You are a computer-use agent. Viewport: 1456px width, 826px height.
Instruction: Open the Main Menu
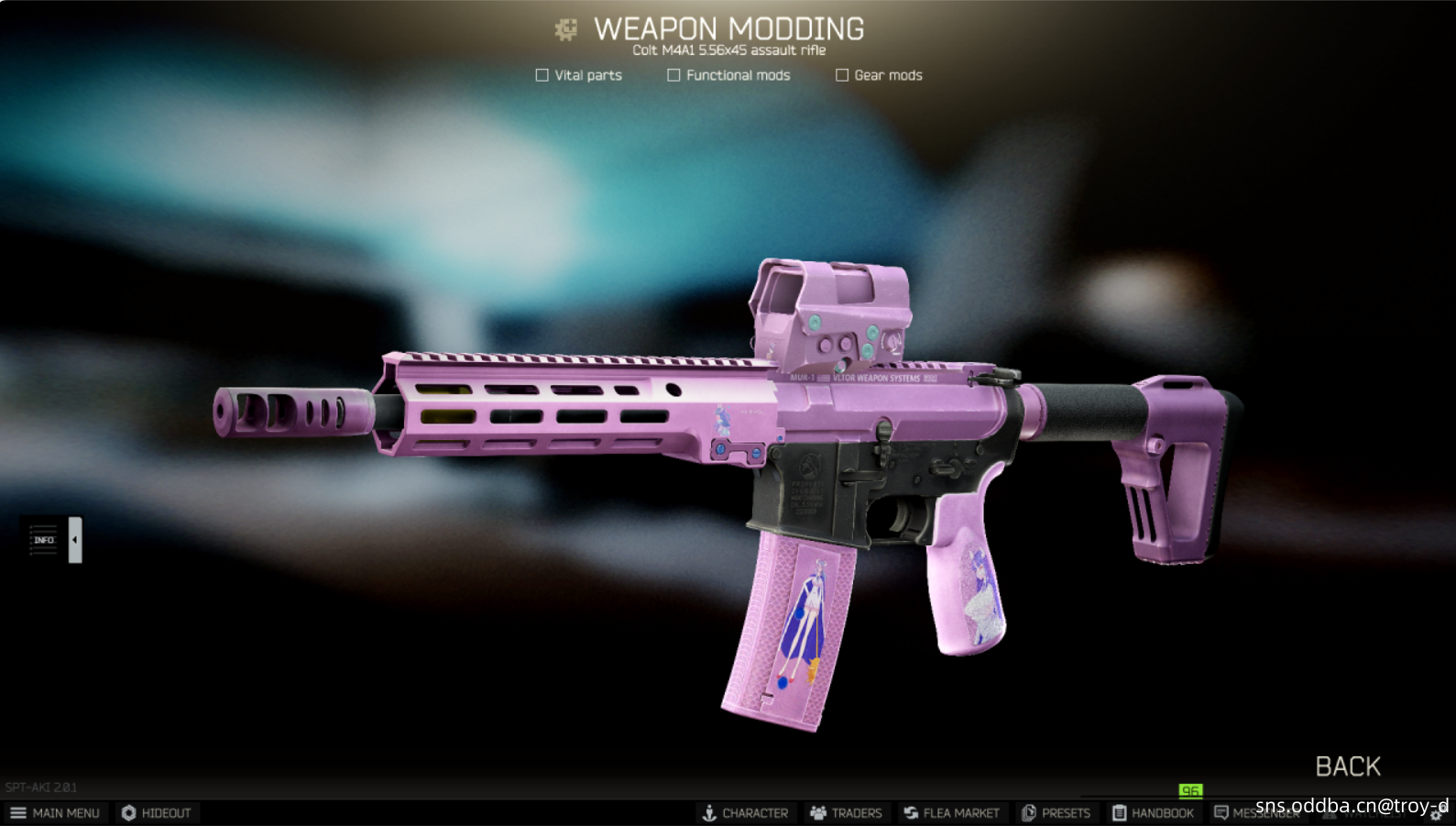click(x=55, y=813)
